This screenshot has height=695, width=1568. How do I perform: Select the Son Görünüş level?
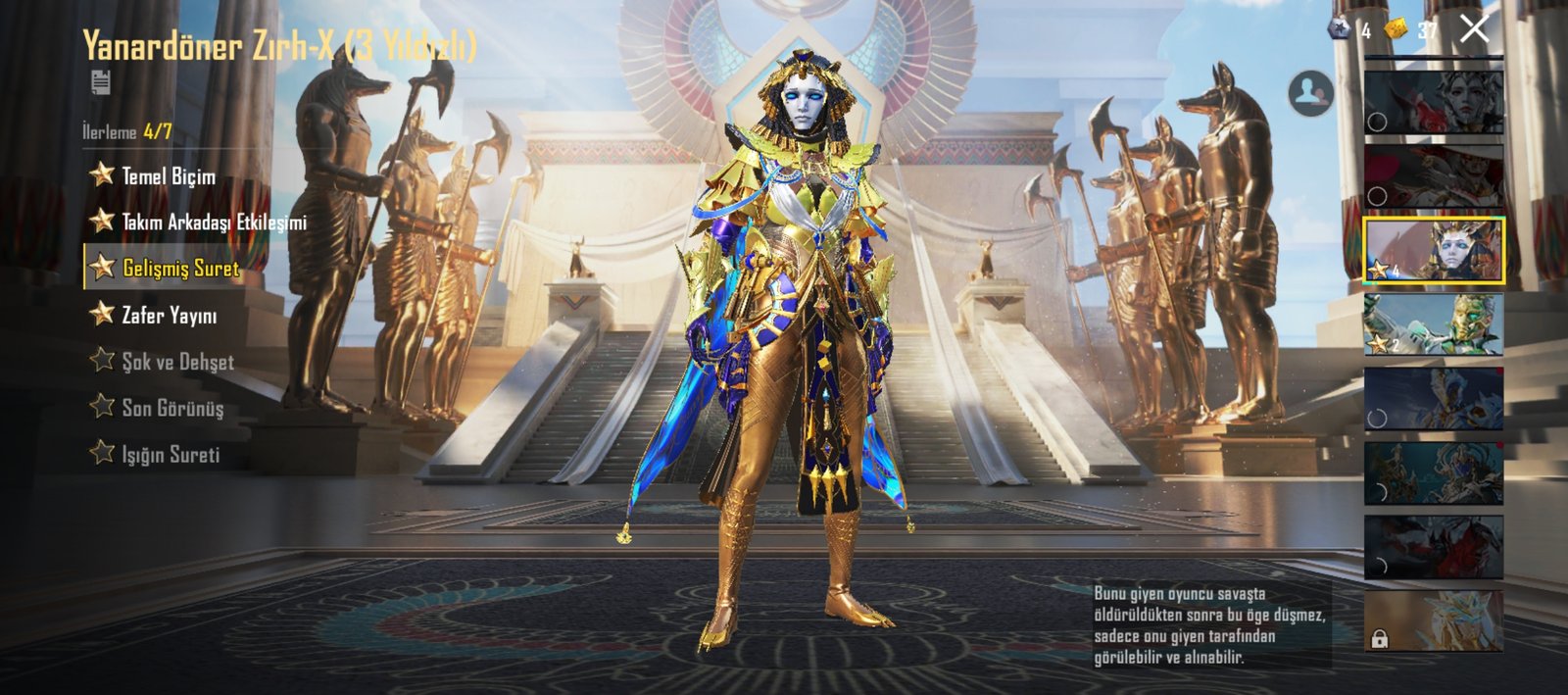171,408
